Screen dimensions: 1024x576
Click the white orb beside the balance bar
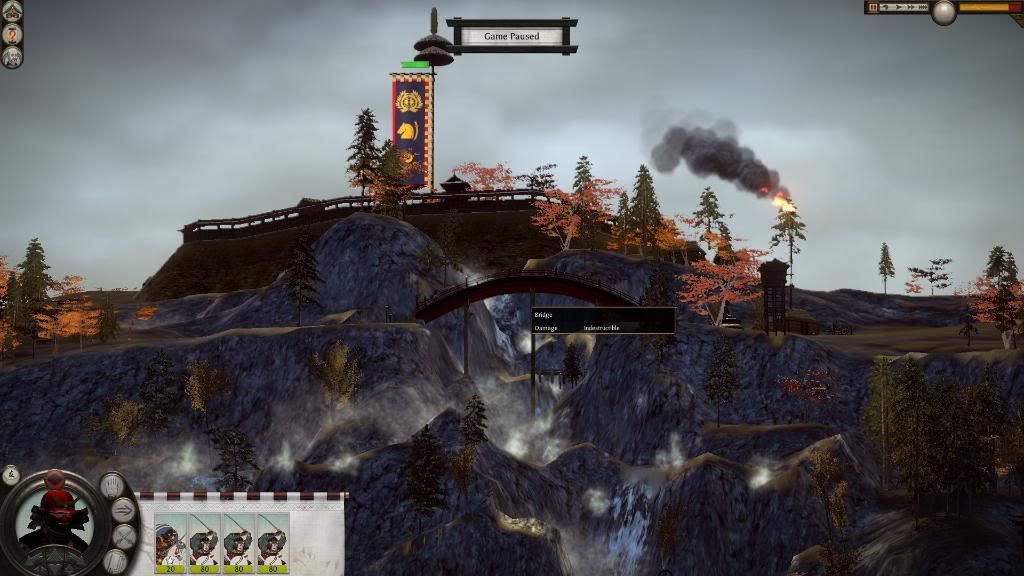(943, 12)
